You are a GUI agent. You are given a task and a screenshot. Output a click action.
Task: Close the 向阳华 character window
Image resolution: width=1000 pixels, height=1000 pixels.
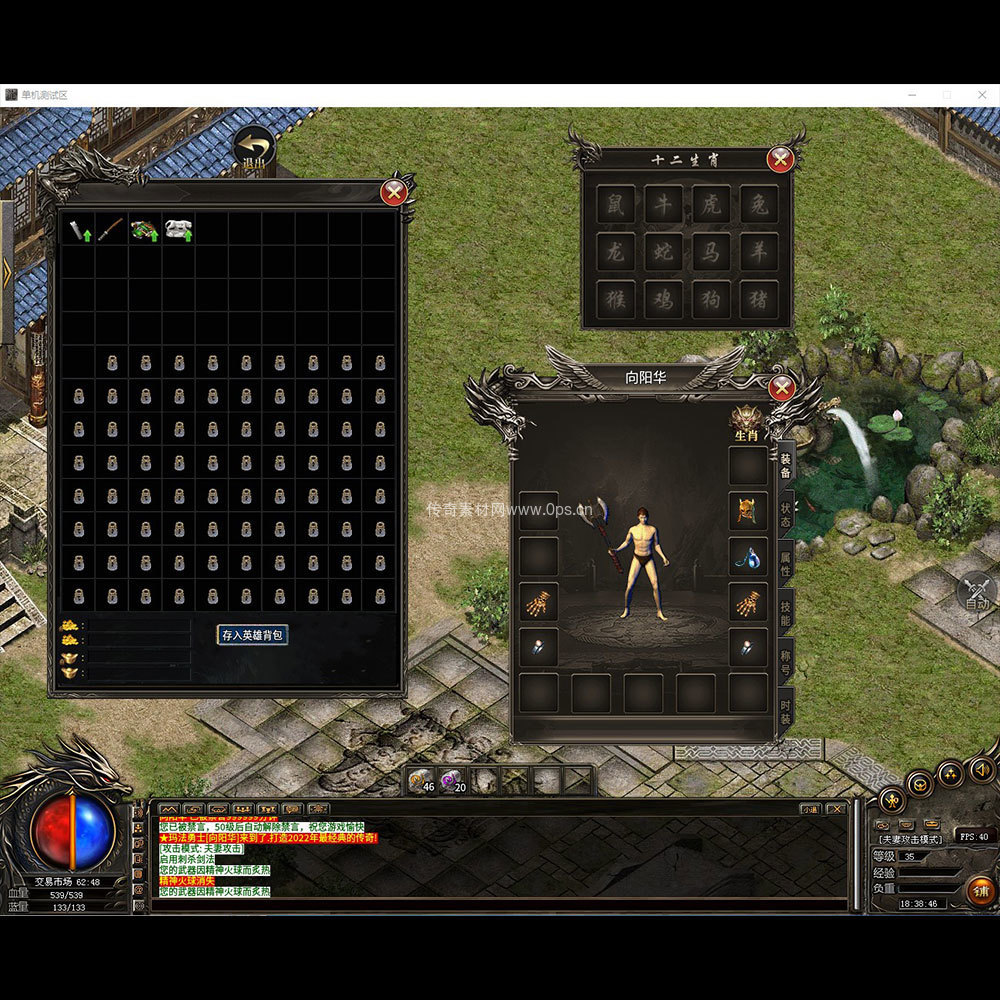[x=782, y=387]
